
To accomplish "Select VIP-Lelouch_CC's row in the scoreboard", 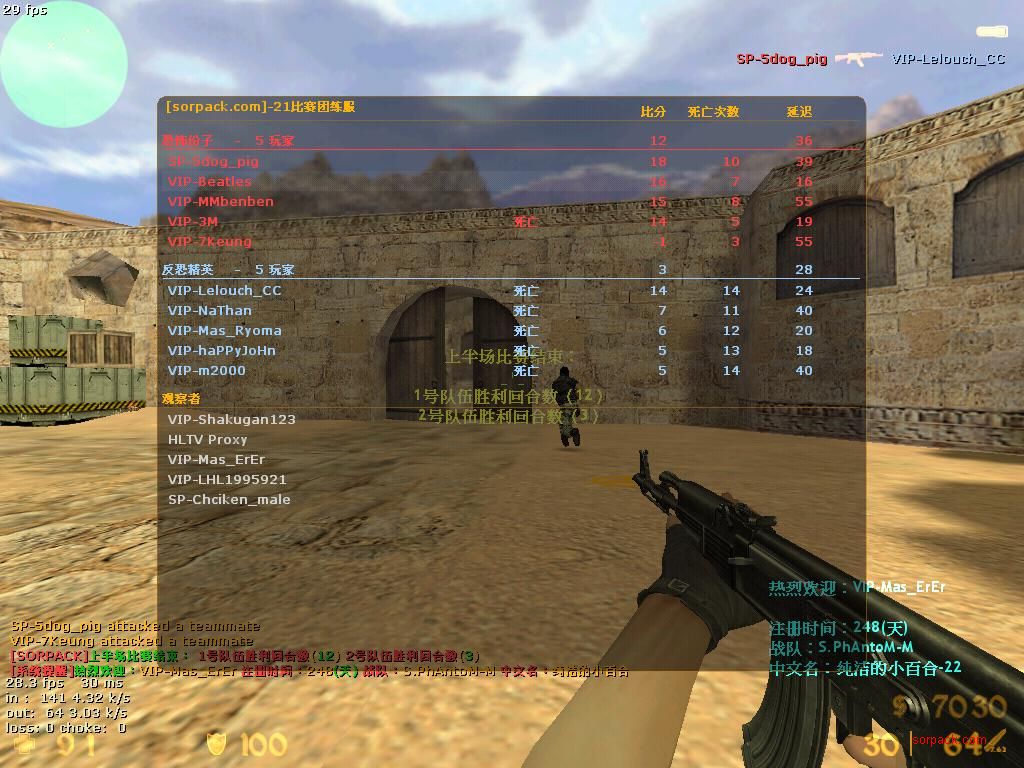I will [x=224, y=290].
